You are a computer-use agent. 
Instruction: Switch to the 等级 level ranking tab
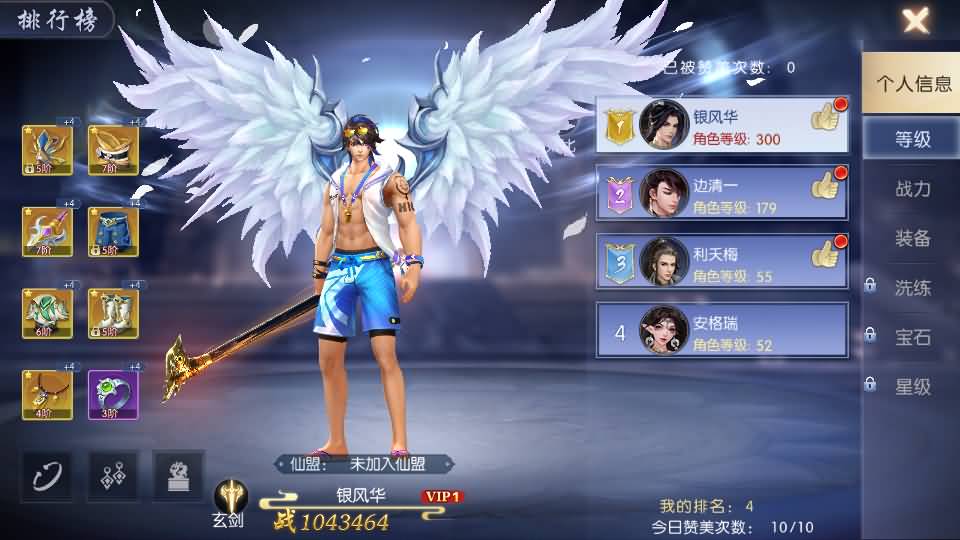pyautogui.click(x=912, y=139)
